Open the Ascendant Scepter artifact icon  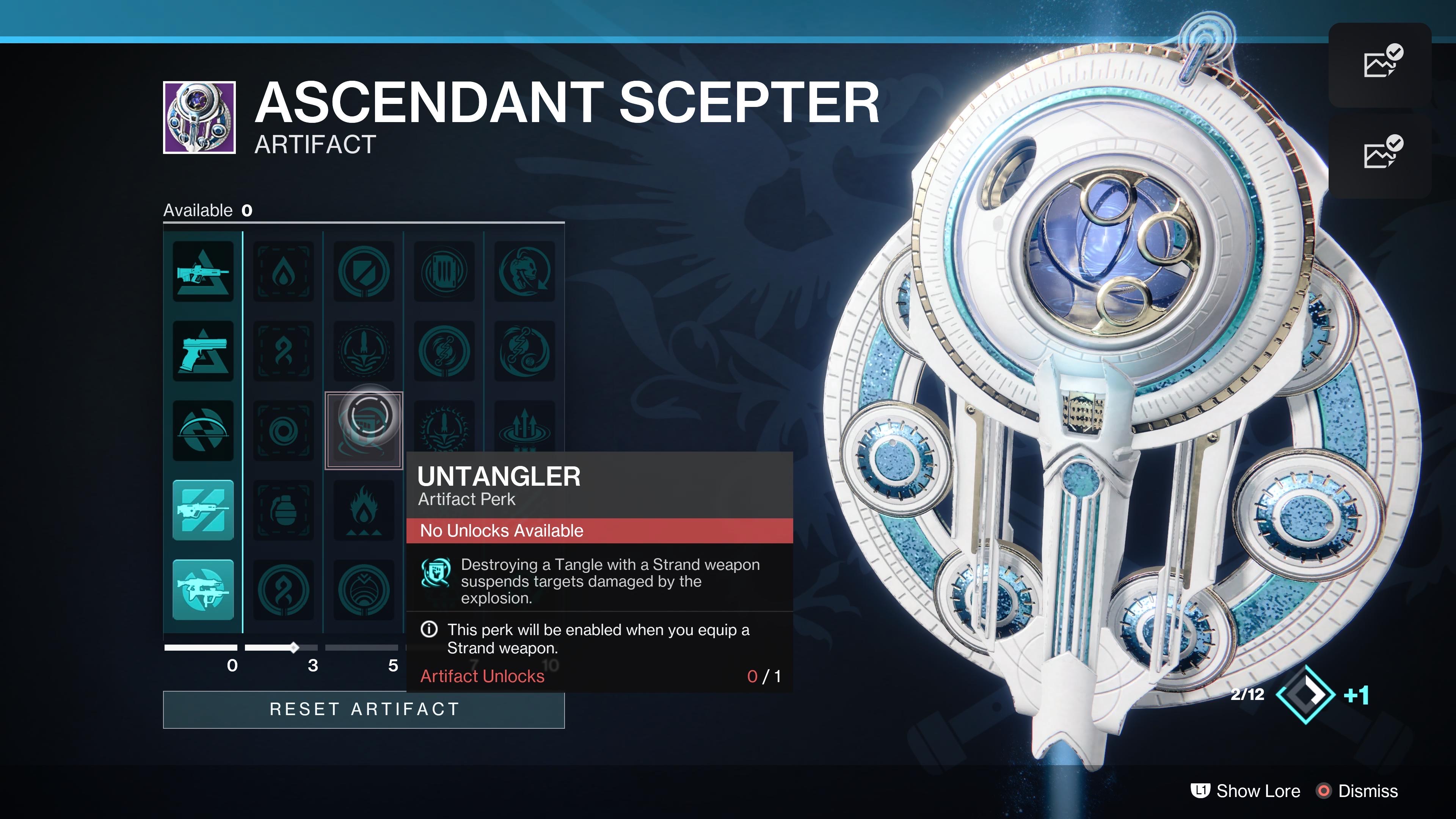(x=199, y=118)
